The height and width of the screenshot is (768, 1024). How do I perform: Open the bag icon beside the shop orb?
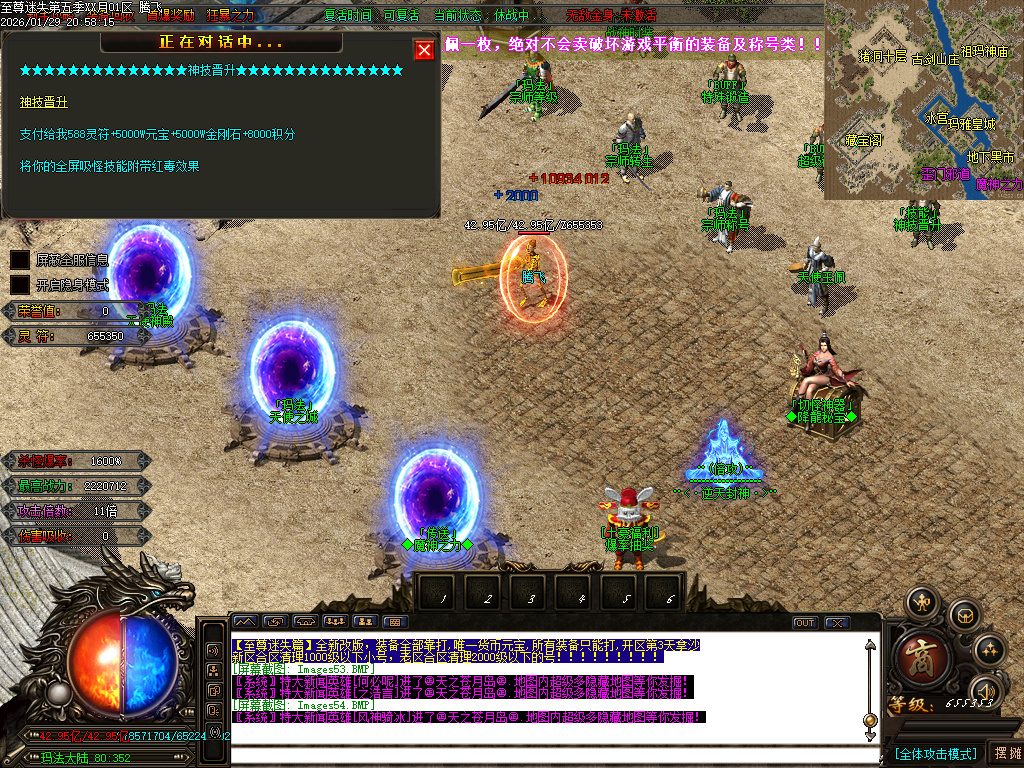tap(963, 614)
